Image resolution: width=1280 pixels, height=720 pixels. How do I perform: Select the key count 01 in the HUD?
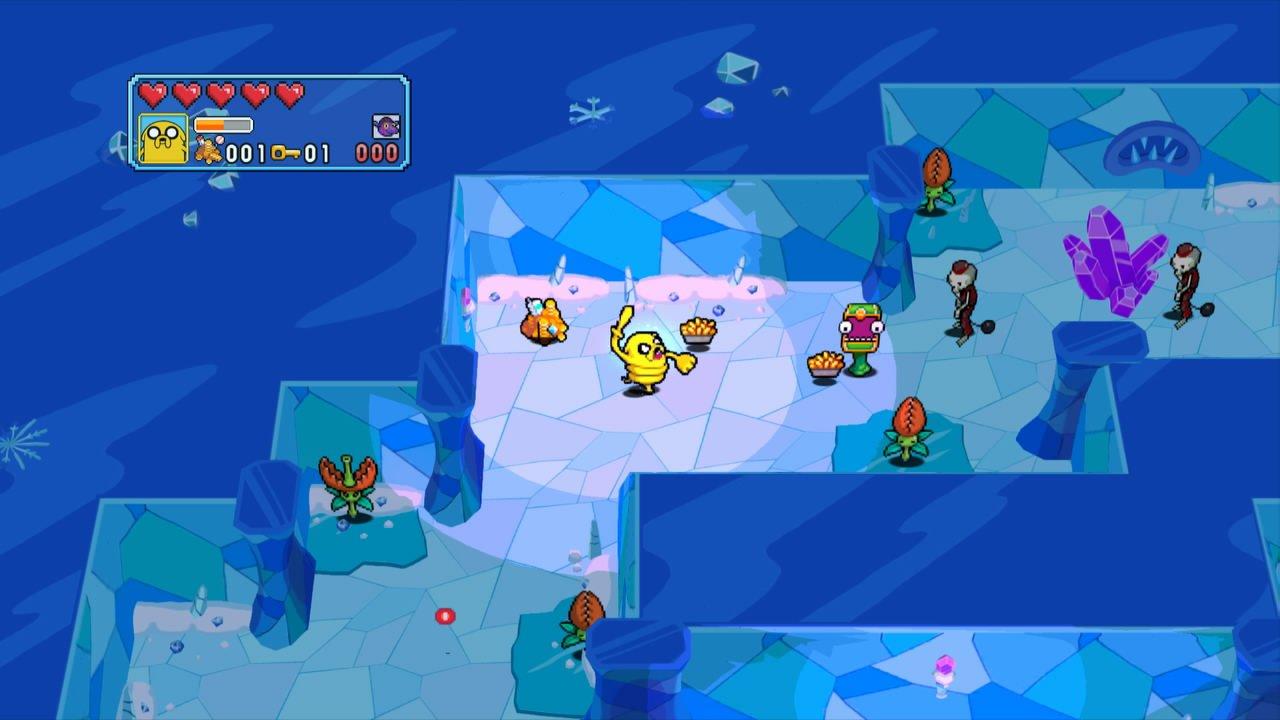click(x=319, y=153)
